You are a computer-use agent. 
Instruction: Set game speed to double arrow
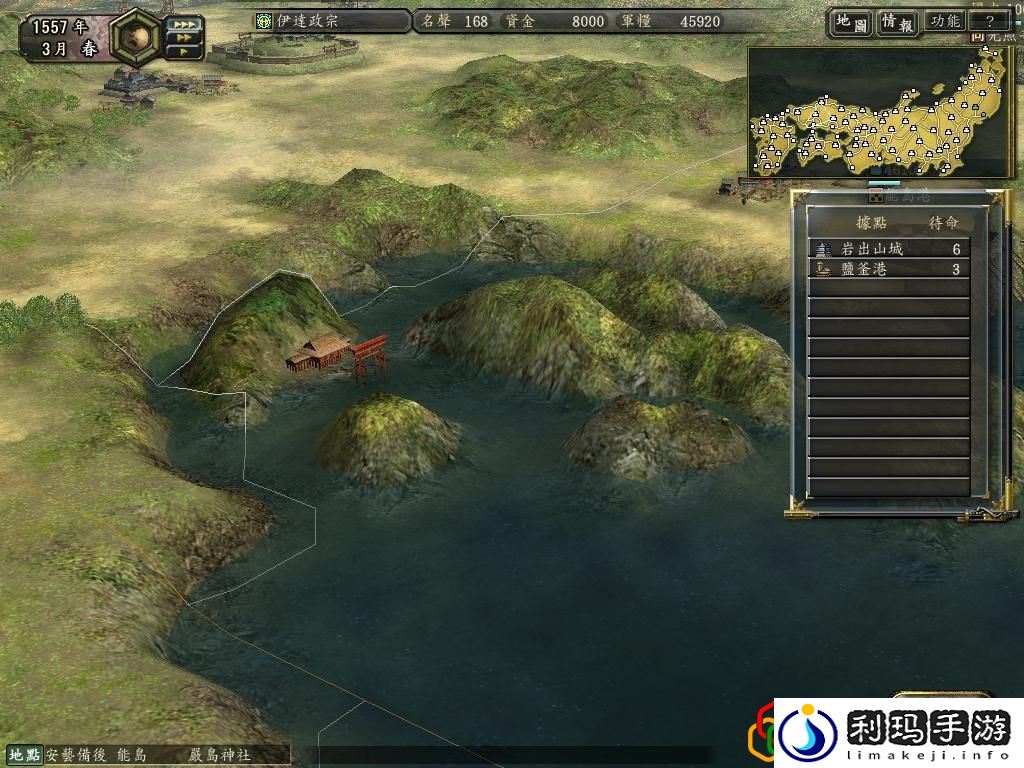185,38
